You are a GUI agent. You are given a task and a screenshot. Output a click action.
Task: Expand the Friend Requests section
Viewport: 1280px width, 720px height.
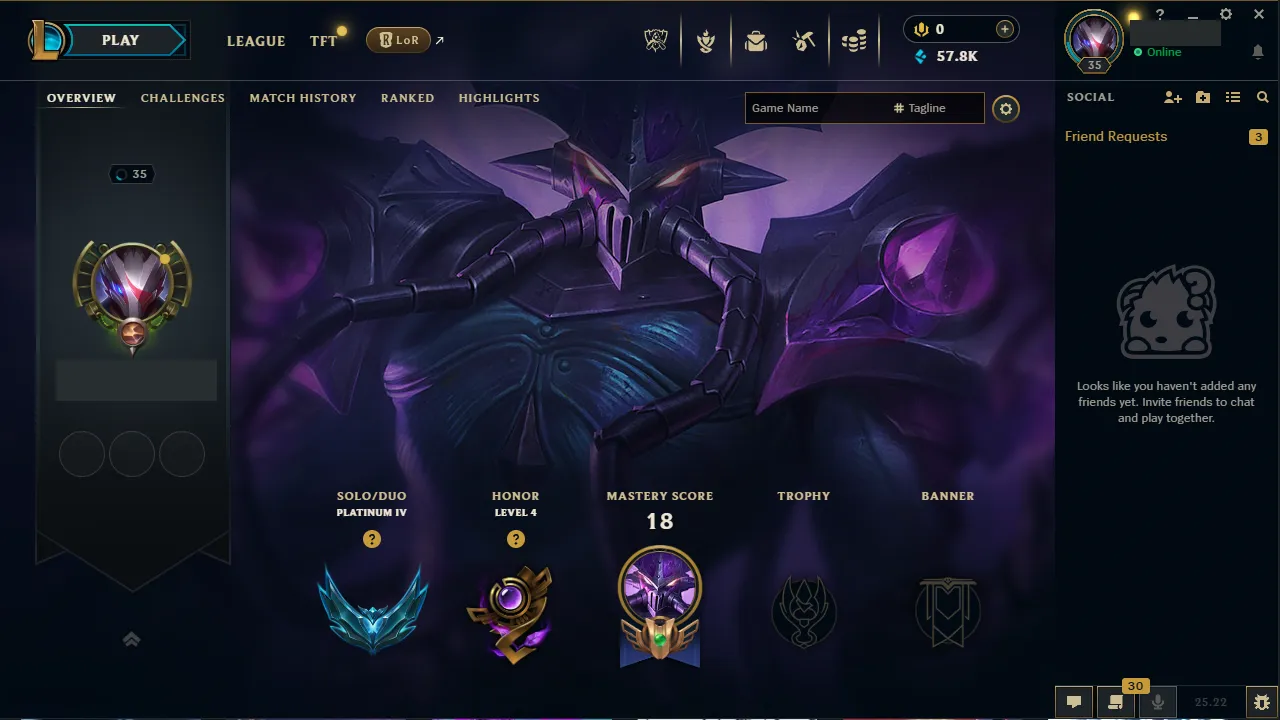[1115, 136]
